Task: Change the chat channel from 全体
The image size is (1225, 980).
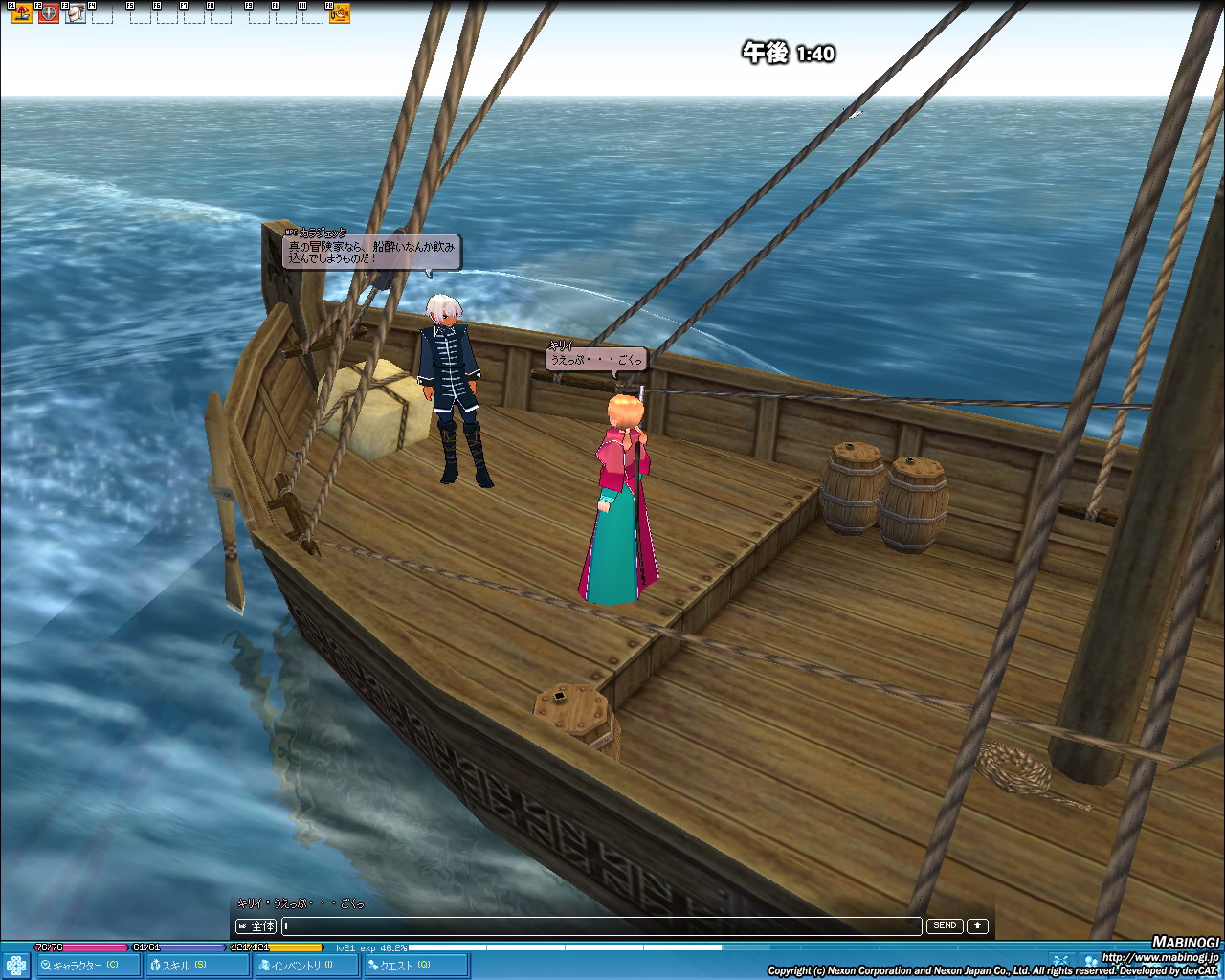Action: 256,925
